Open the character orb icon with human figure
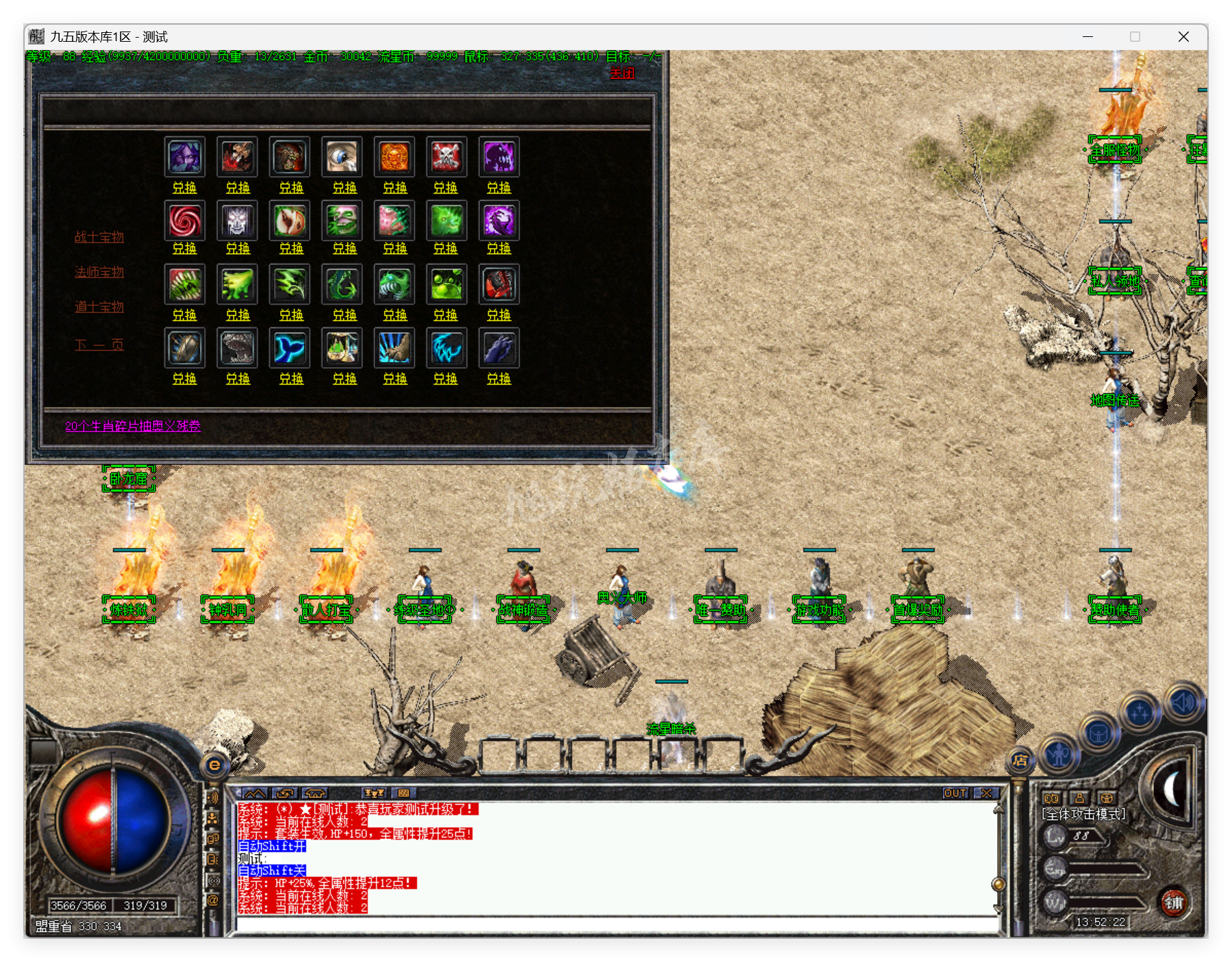The height and width of the screenshot is (962, 1232). (x=1059, y=755)
